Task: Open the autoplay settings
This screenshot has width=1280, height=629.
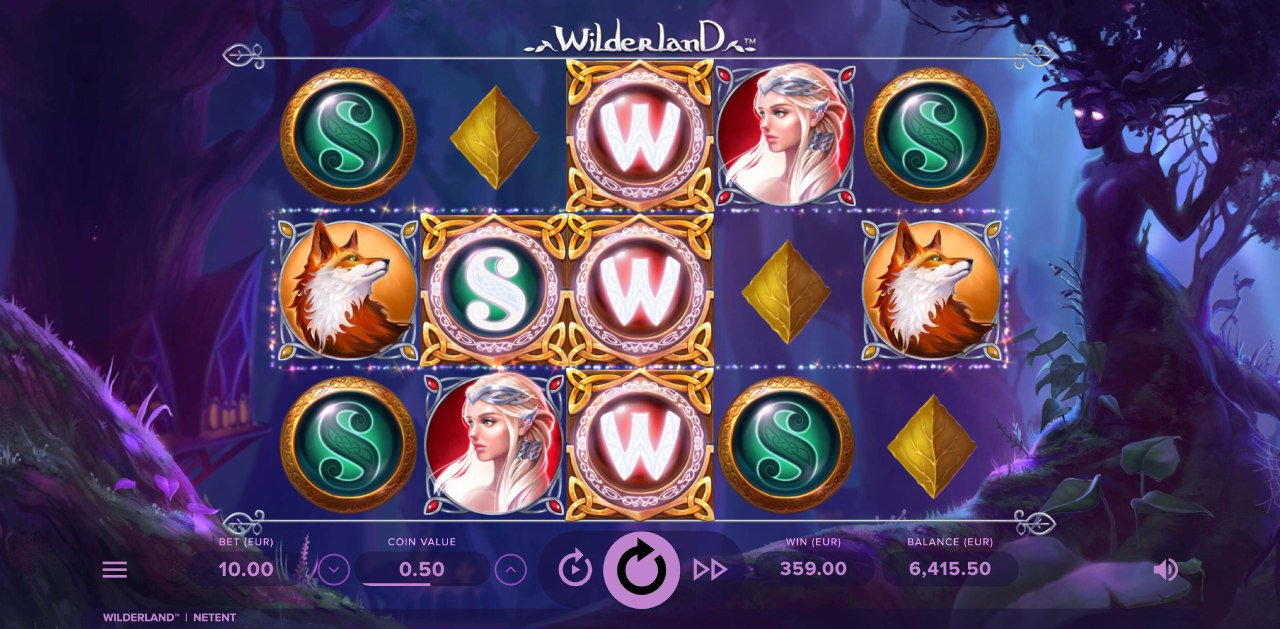Action: click(575, 569)
